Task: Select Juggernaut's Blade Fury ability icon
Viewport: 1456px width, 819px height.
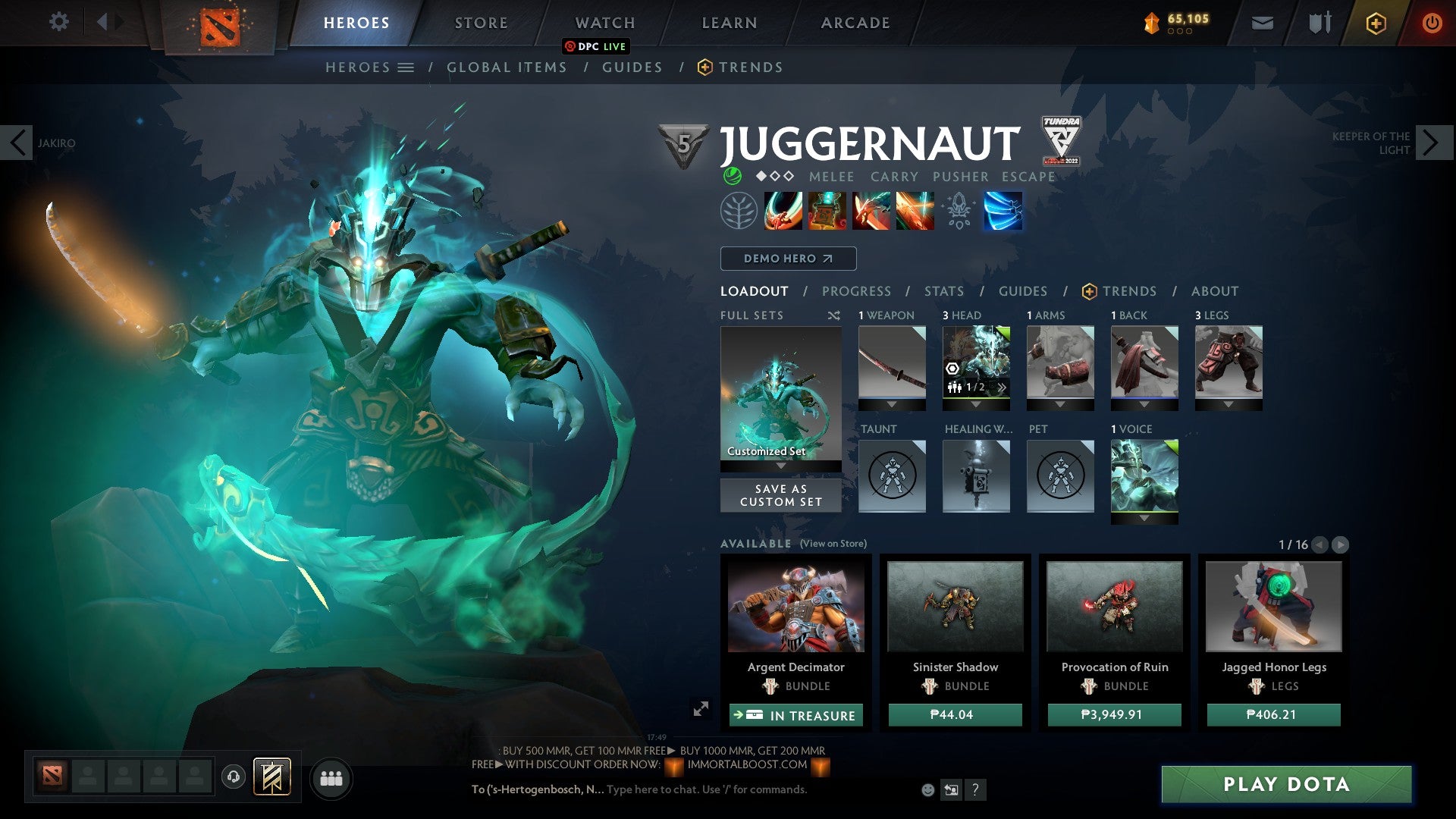Action: point(785,211)
